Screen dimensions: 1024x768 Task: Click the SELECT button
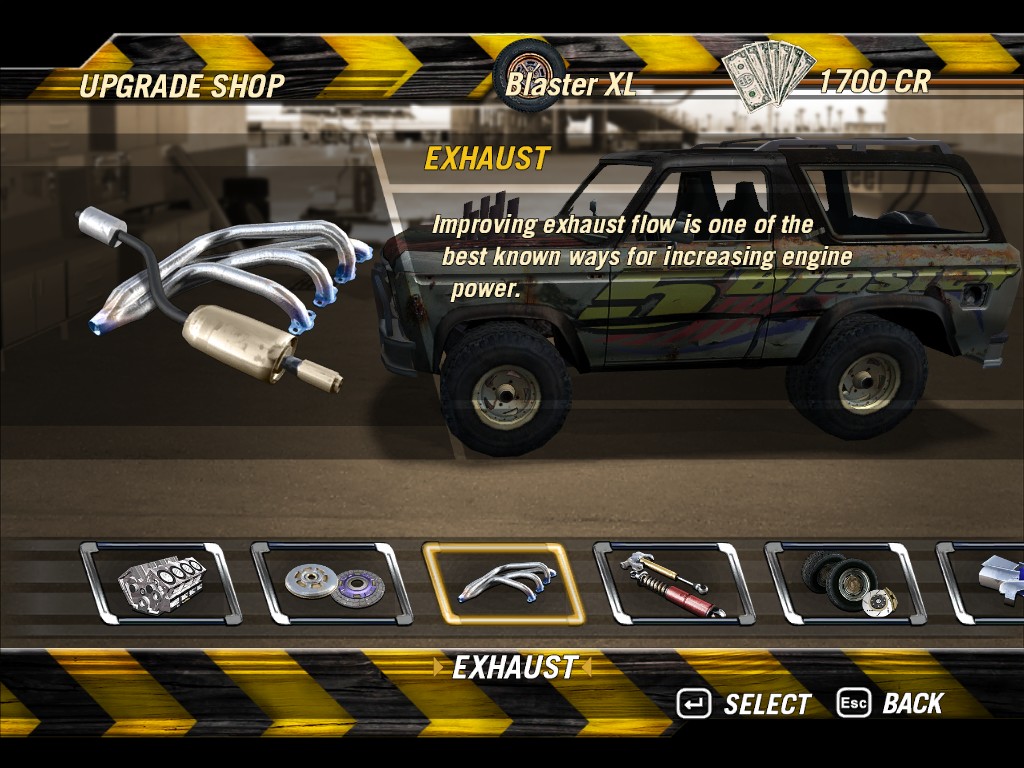tap(744, 704)
